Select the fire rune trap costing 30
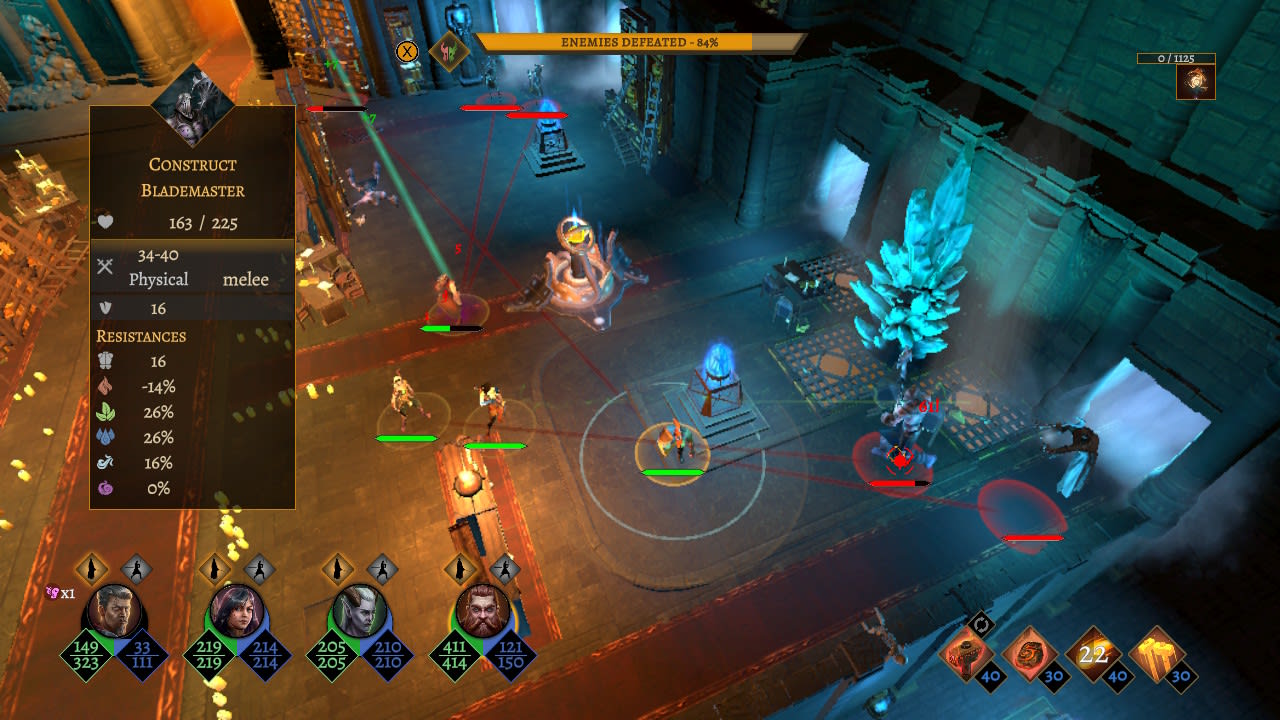Screen dimensions: 1280x720 pos(1030,655)
